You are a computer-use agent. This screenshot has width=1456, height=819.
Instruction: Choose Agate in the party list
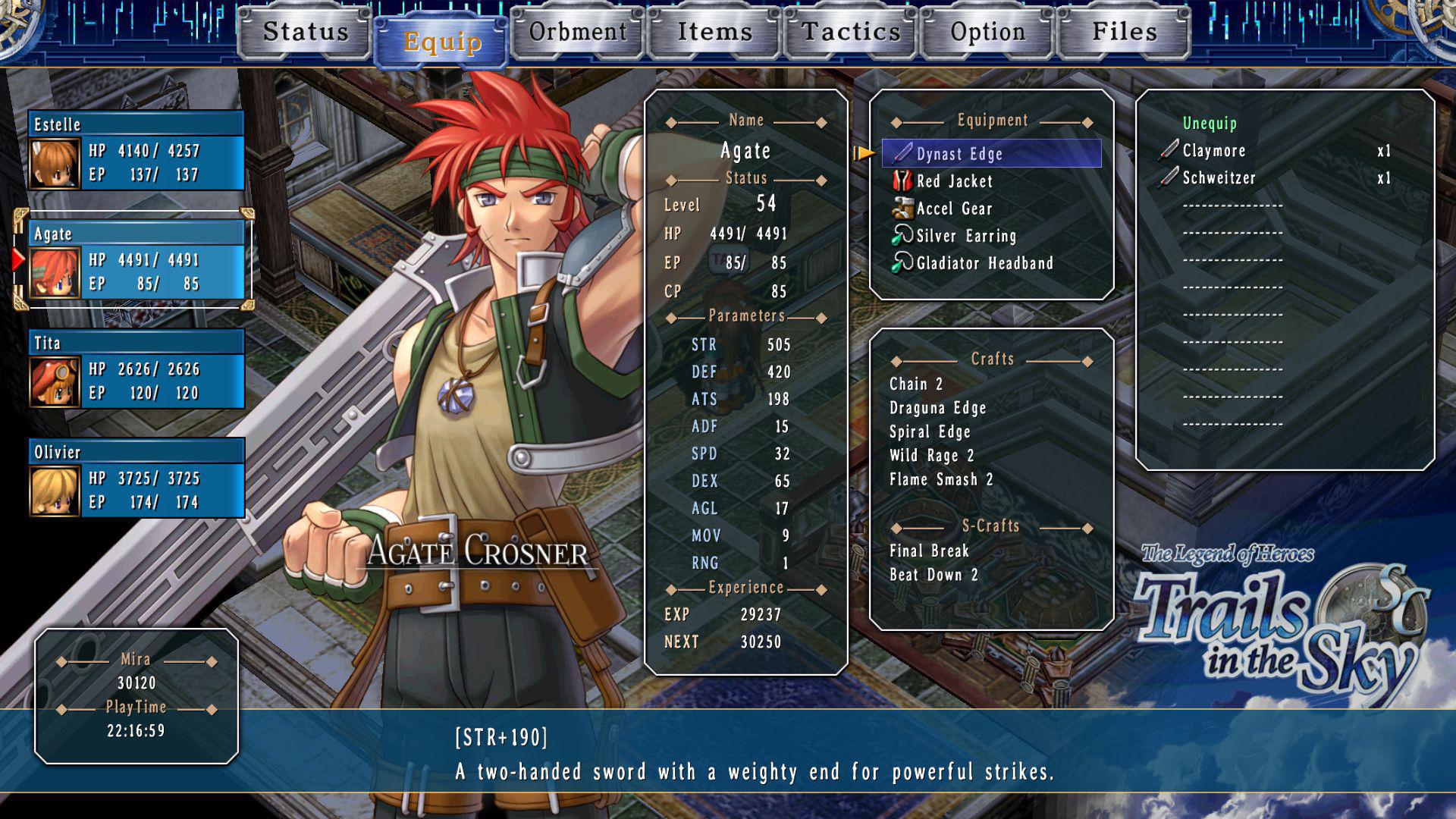[136, 260]
